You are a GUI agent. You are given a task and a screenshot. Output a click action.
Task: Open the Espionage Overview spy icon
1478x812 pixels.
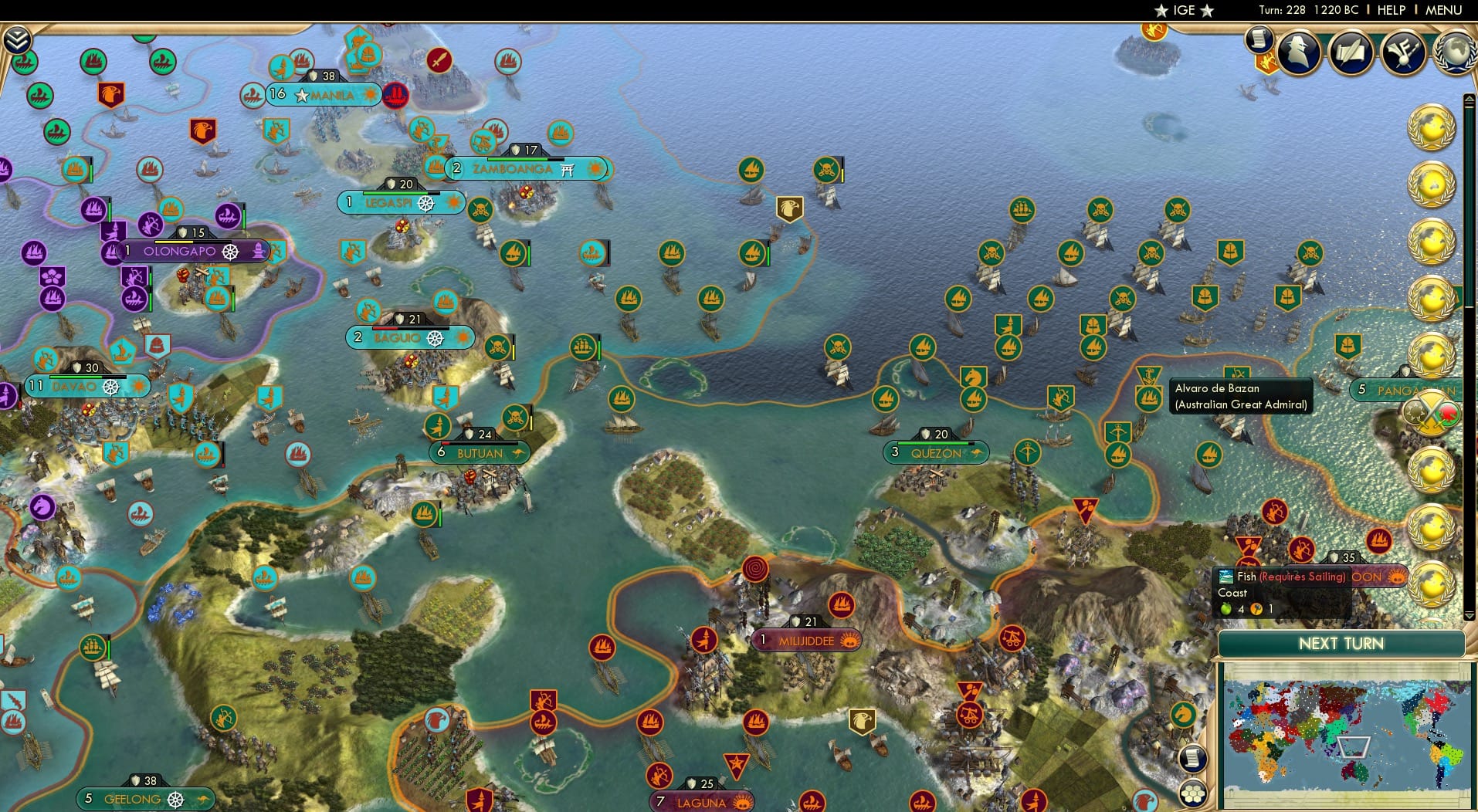tap(1298, 52)
